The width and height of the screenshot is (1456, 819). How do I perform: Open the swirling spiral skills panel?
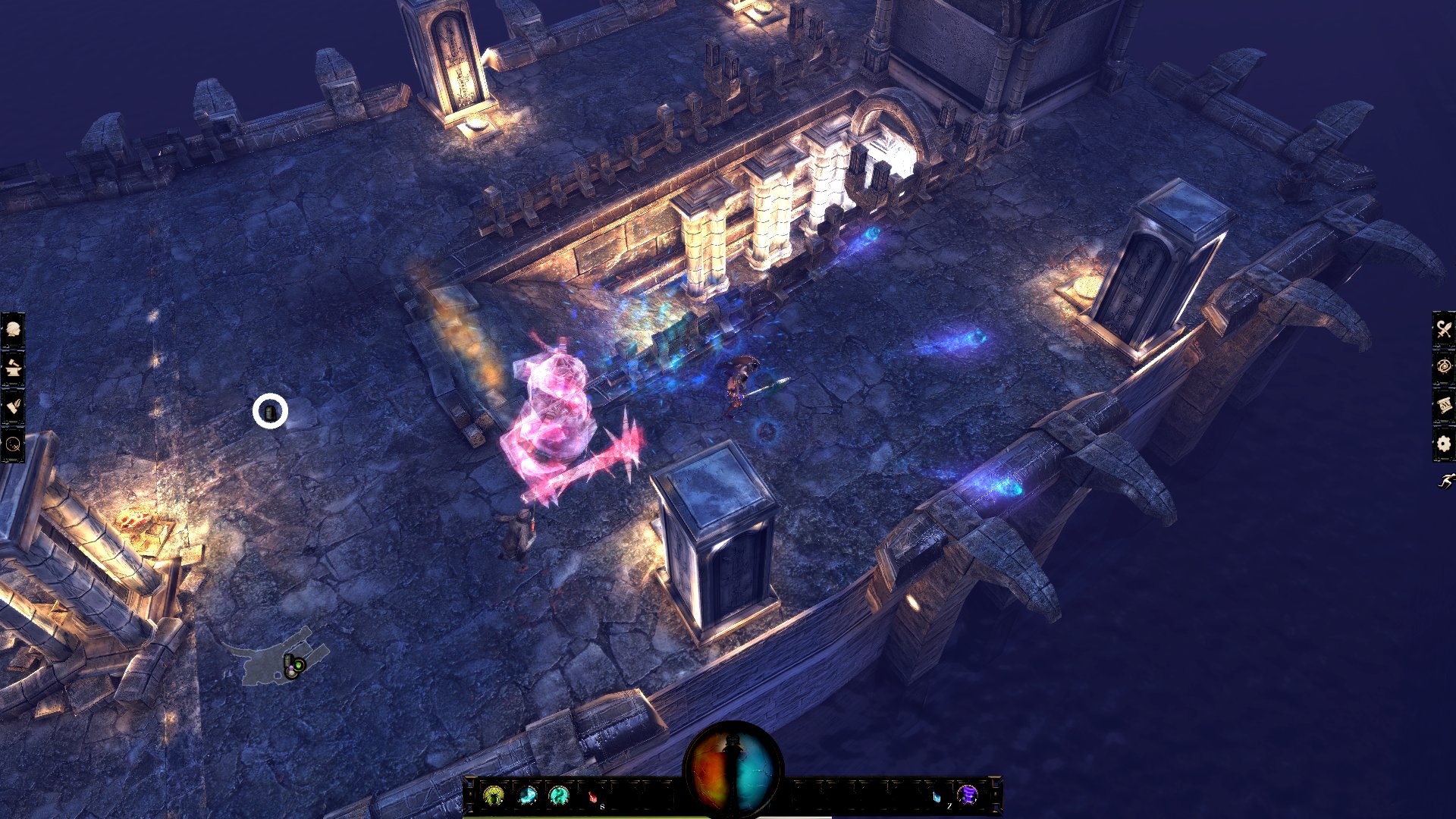click(x=1443, y=367)
